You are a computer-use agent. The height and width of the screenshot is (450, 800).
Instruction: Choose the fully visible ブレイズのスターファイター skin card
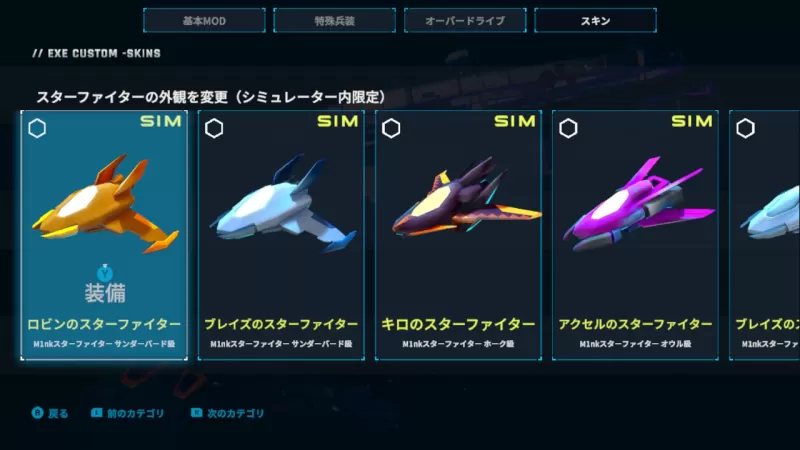[x=281, y=235]
